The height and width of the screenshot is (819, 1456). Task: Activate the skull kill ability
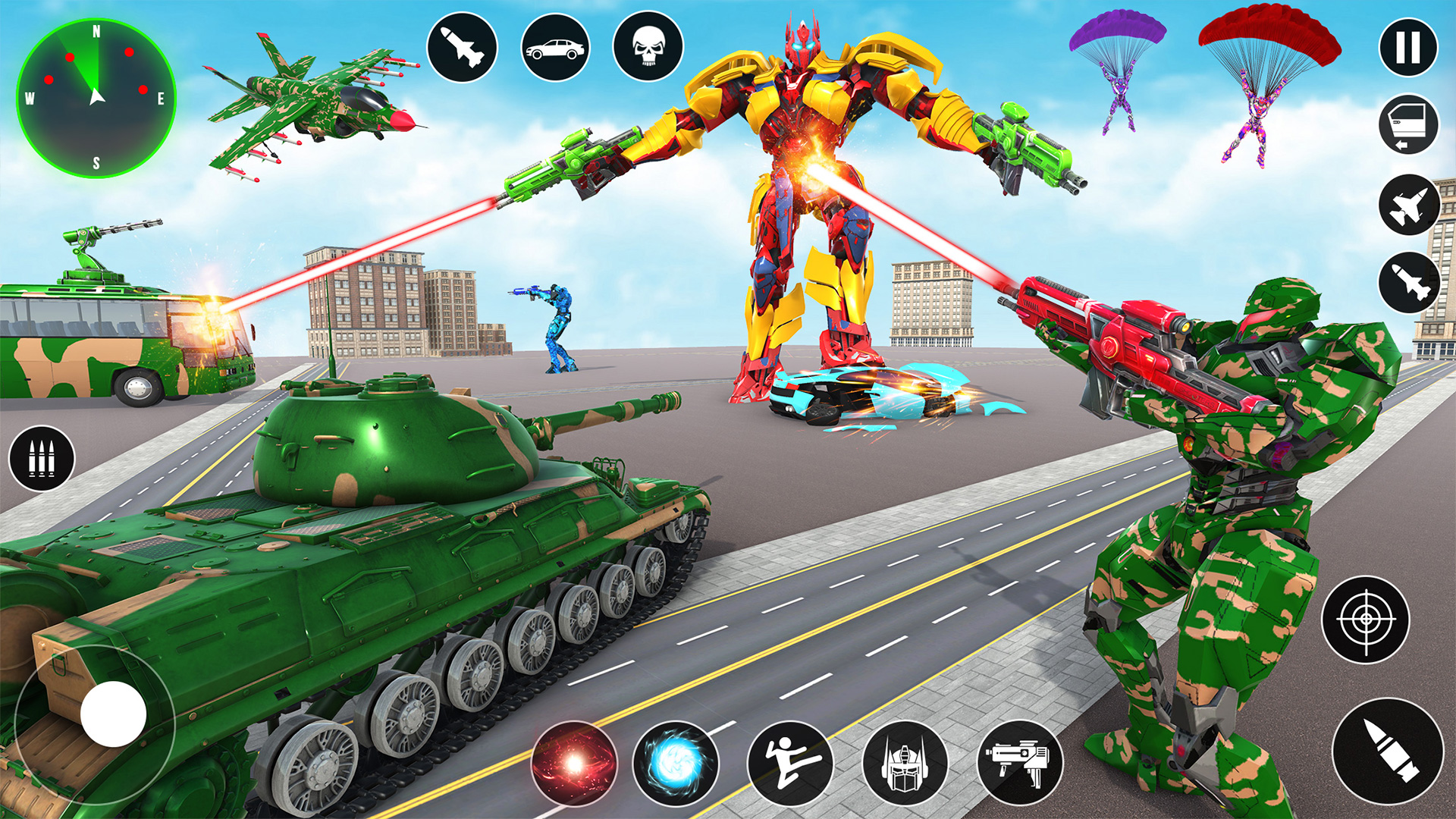point(648,45)
